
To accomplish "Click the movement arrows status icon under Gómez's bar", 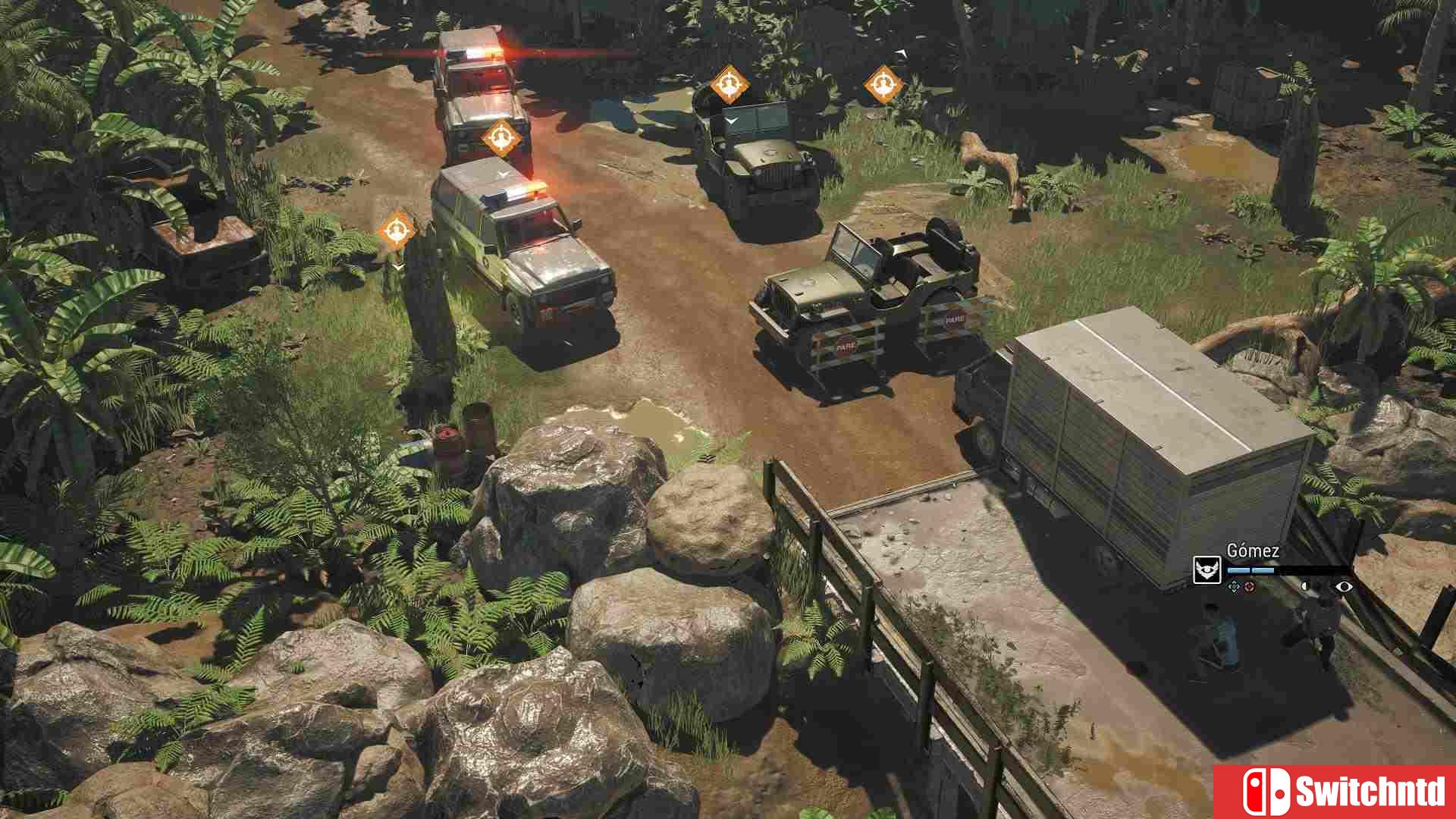I will coord(1234,588).
